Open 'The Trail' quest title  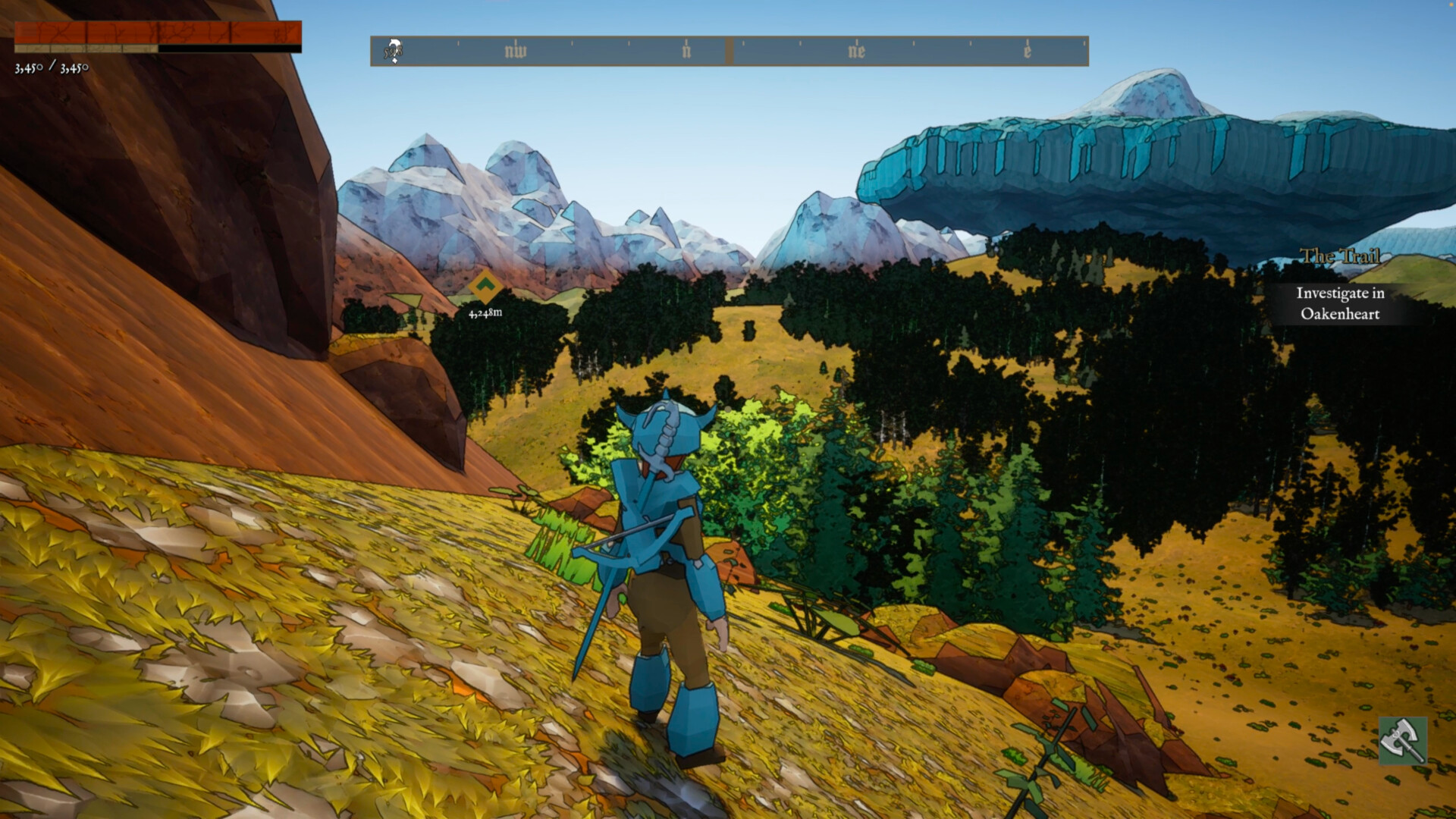[1341, 257]
